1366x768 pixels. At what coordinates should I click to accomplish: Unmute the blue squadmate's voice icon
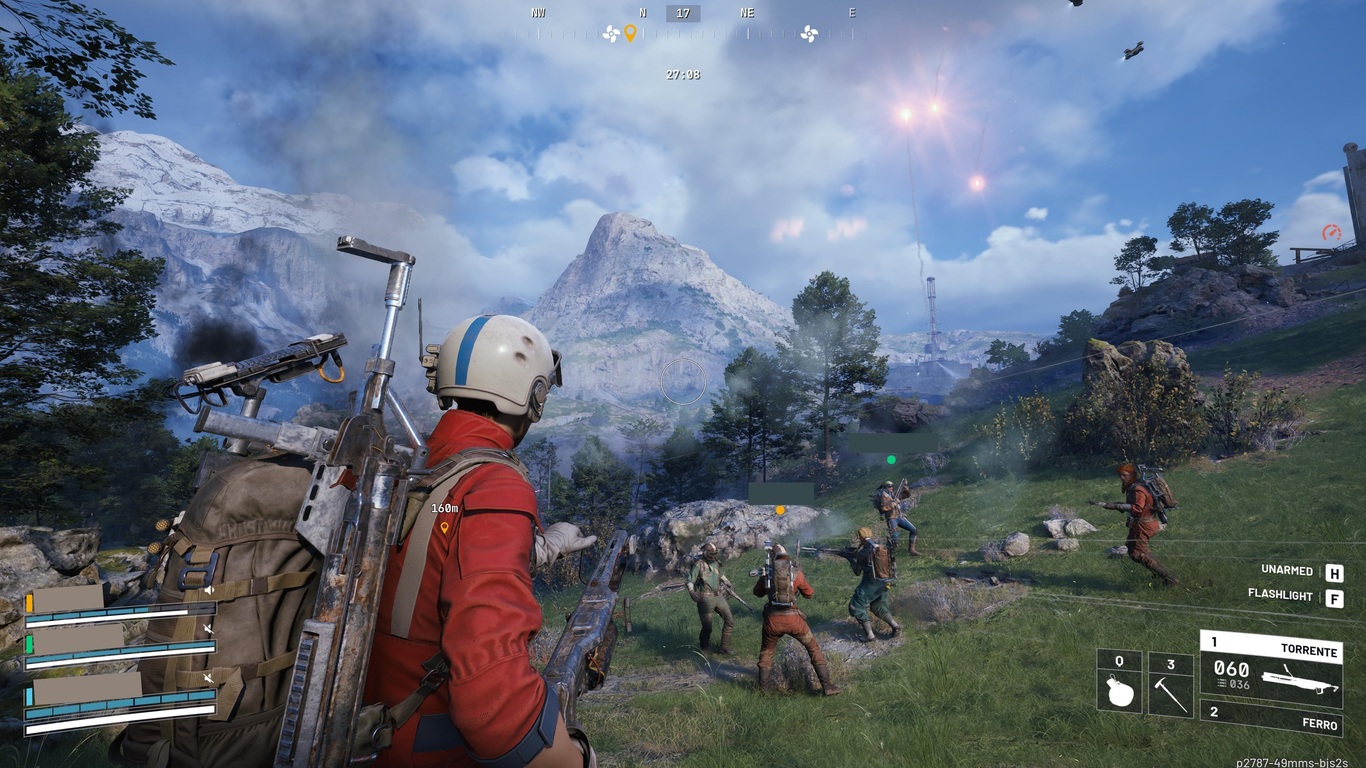click(x=208, y=678)
